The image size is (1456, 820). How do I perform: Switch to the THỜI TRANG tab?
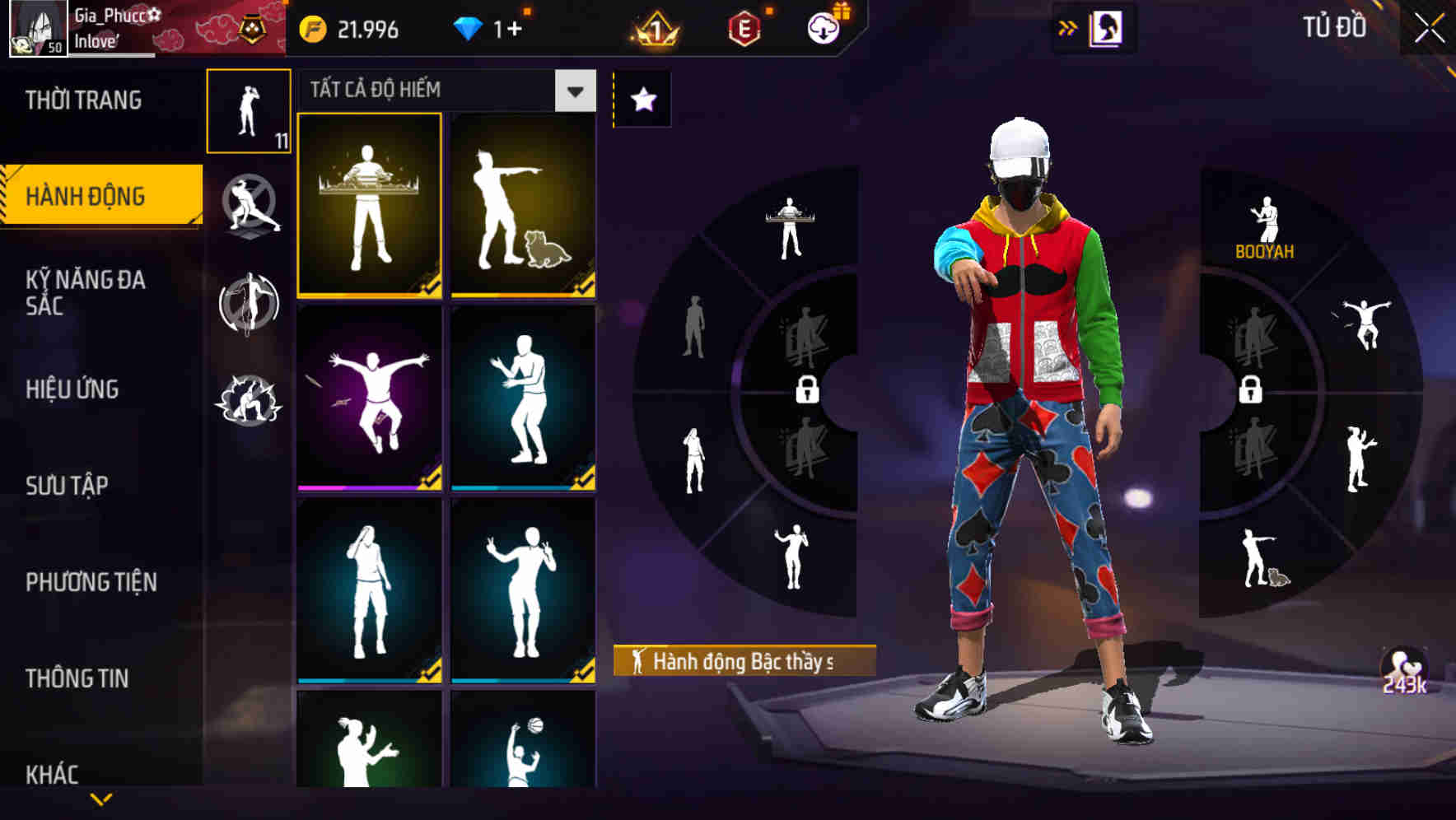[x=82, y=100]
